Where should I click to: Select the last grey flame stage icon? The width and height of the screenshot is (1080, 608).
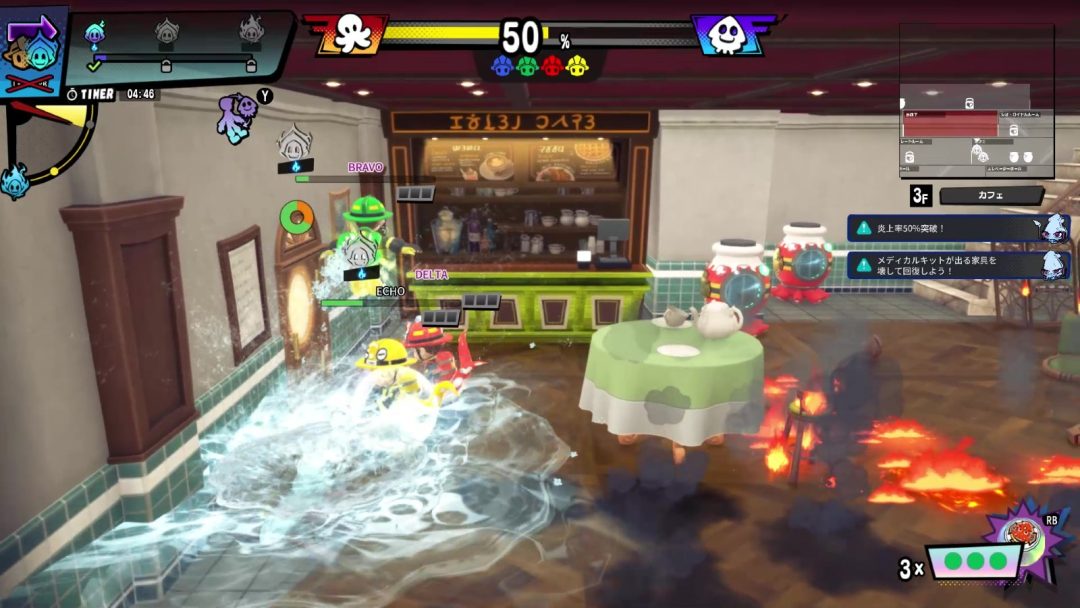coord(251,32)
